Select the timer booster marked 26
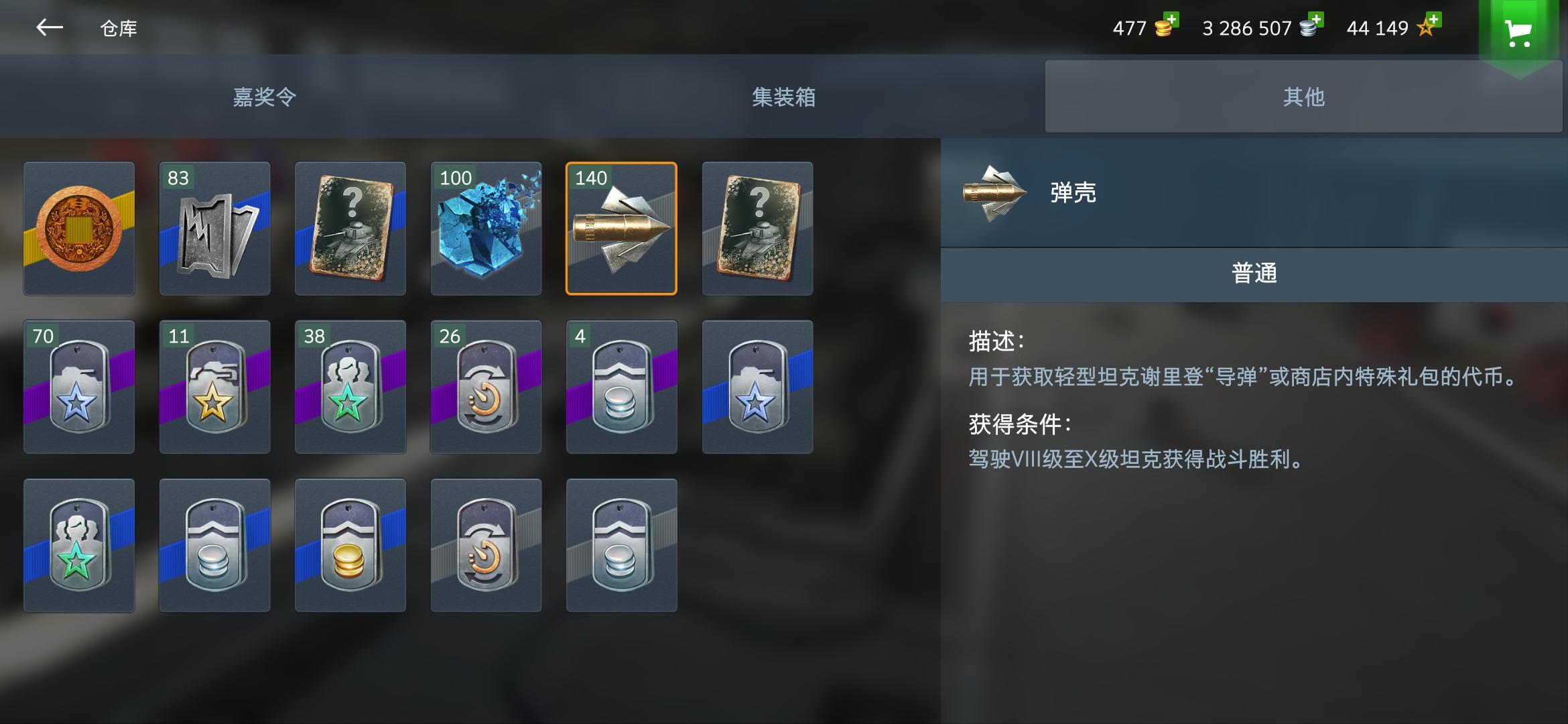 click(485, 387)
